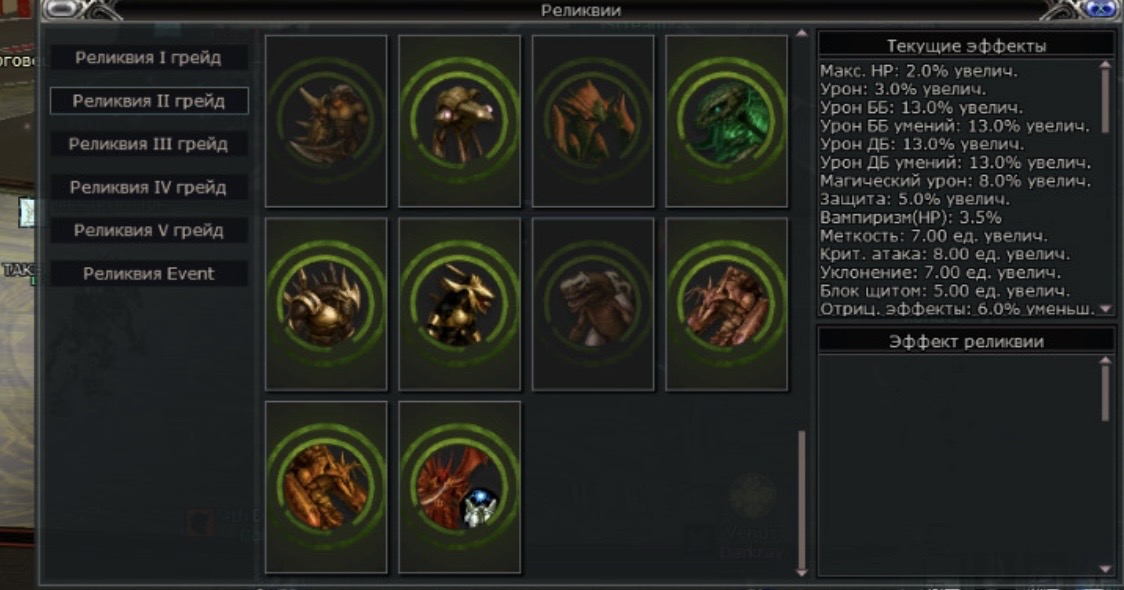Image resolution: width=1124 pixels, height=590 pixels.
Task: Choose the Реликвия V грейд category
Action: [148, 230]
